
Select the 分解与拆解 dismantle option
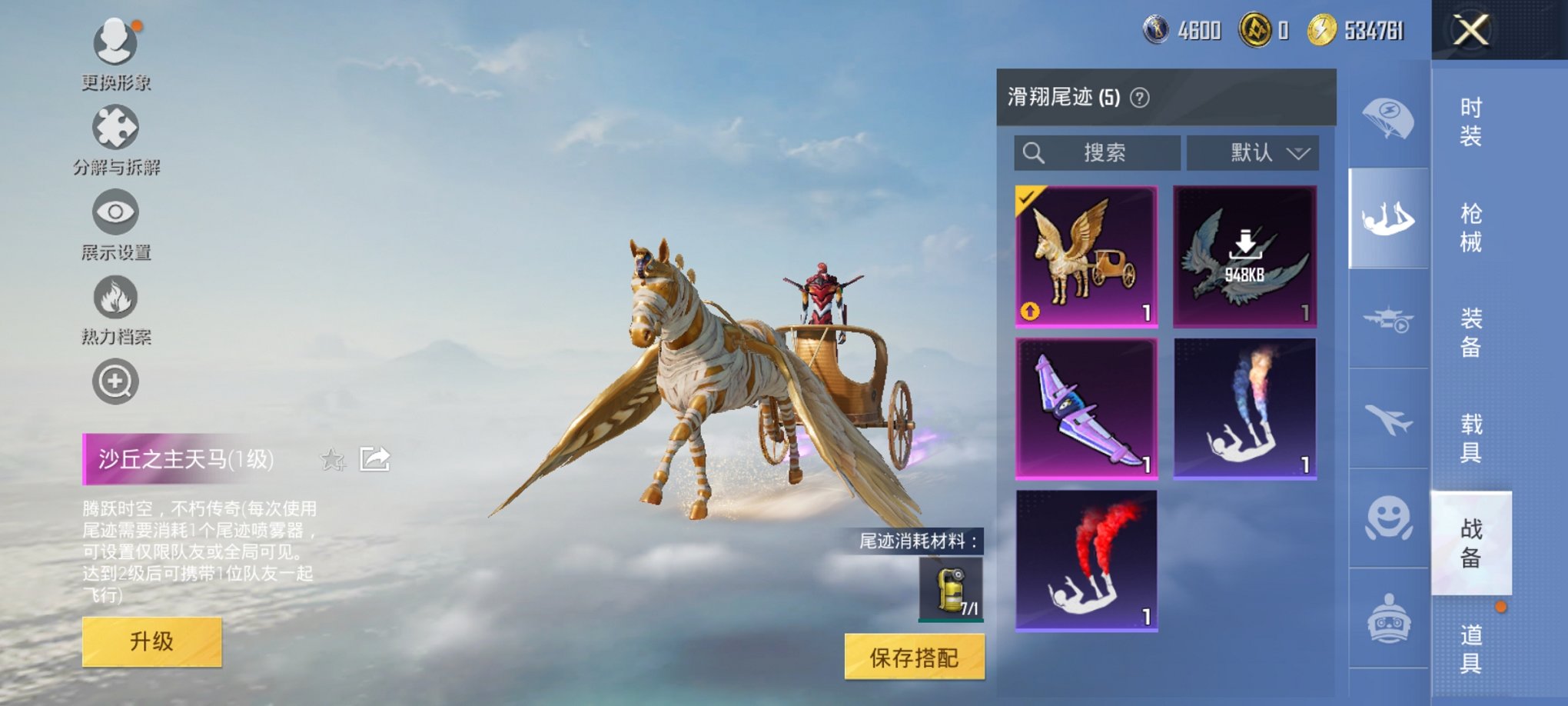(x=114, y=129)
